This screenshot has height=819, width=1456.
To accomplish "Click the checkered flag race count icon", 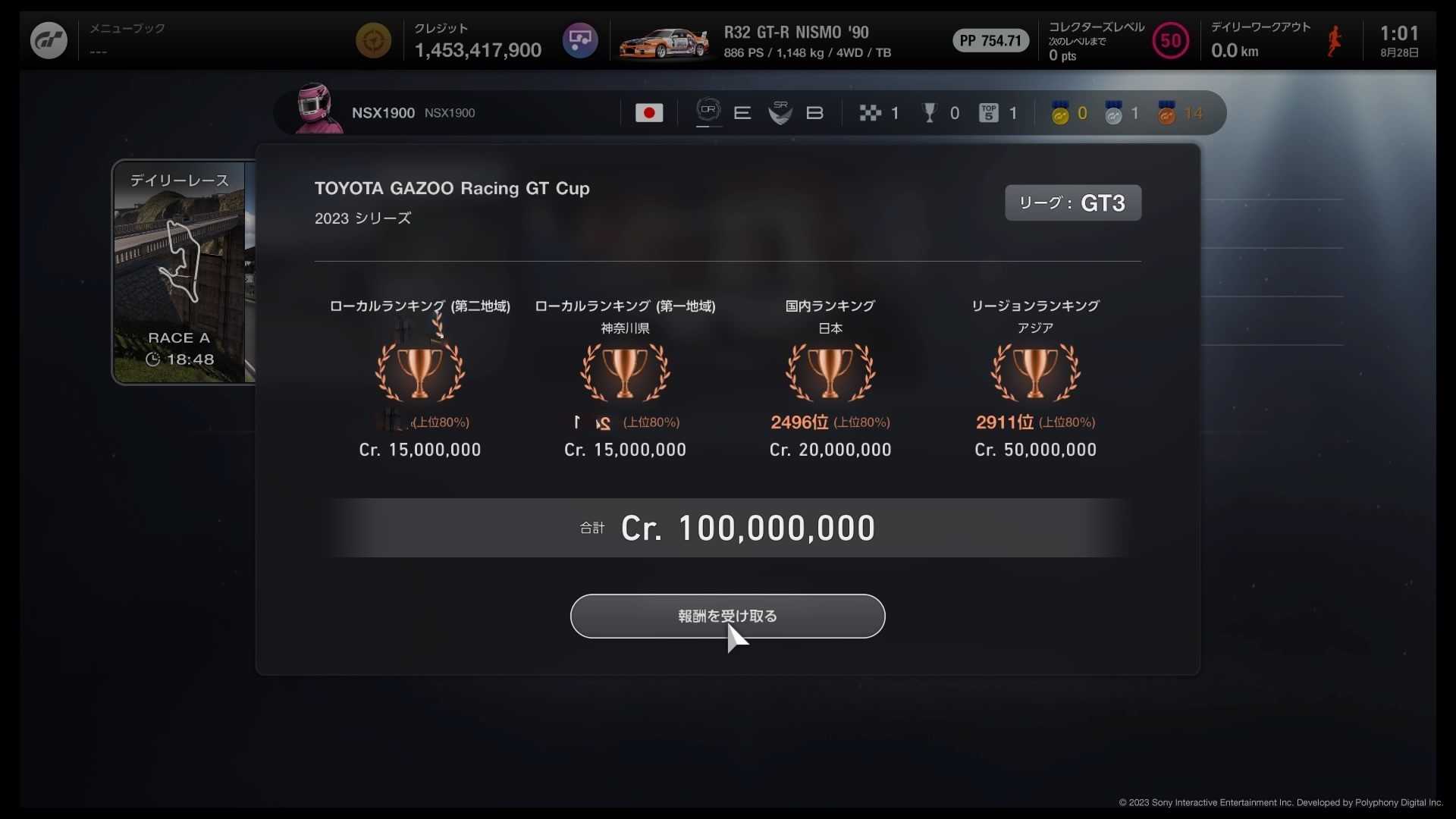I will pos(871,112).
